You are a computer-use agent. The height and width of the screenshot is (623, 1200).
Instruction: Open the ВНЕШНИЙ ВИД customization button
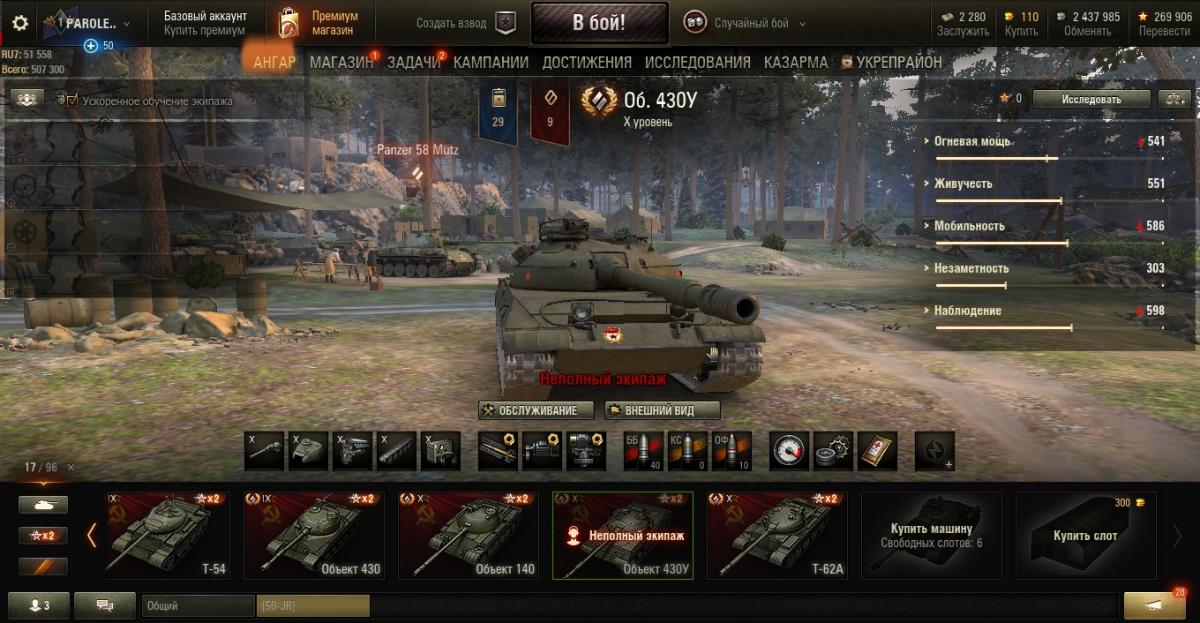(x=662, y=410)
